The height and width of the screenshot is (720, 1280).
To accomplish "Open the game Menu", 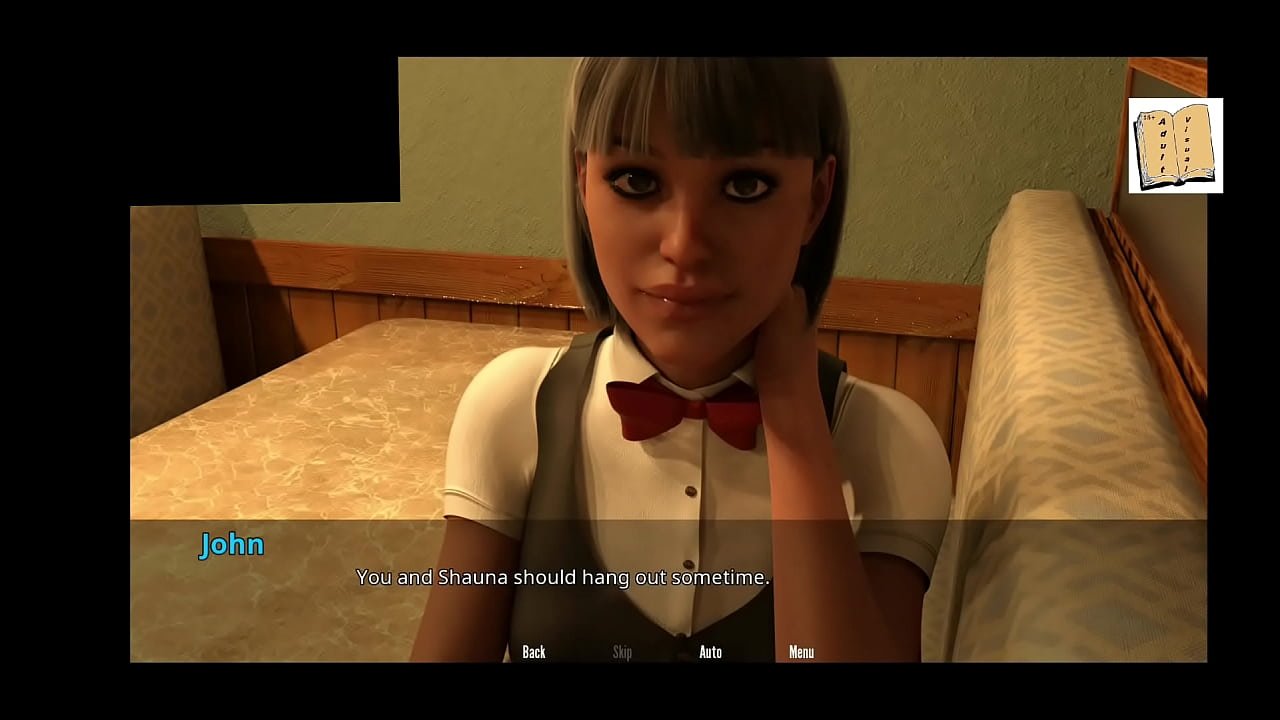I will point(801,652).
